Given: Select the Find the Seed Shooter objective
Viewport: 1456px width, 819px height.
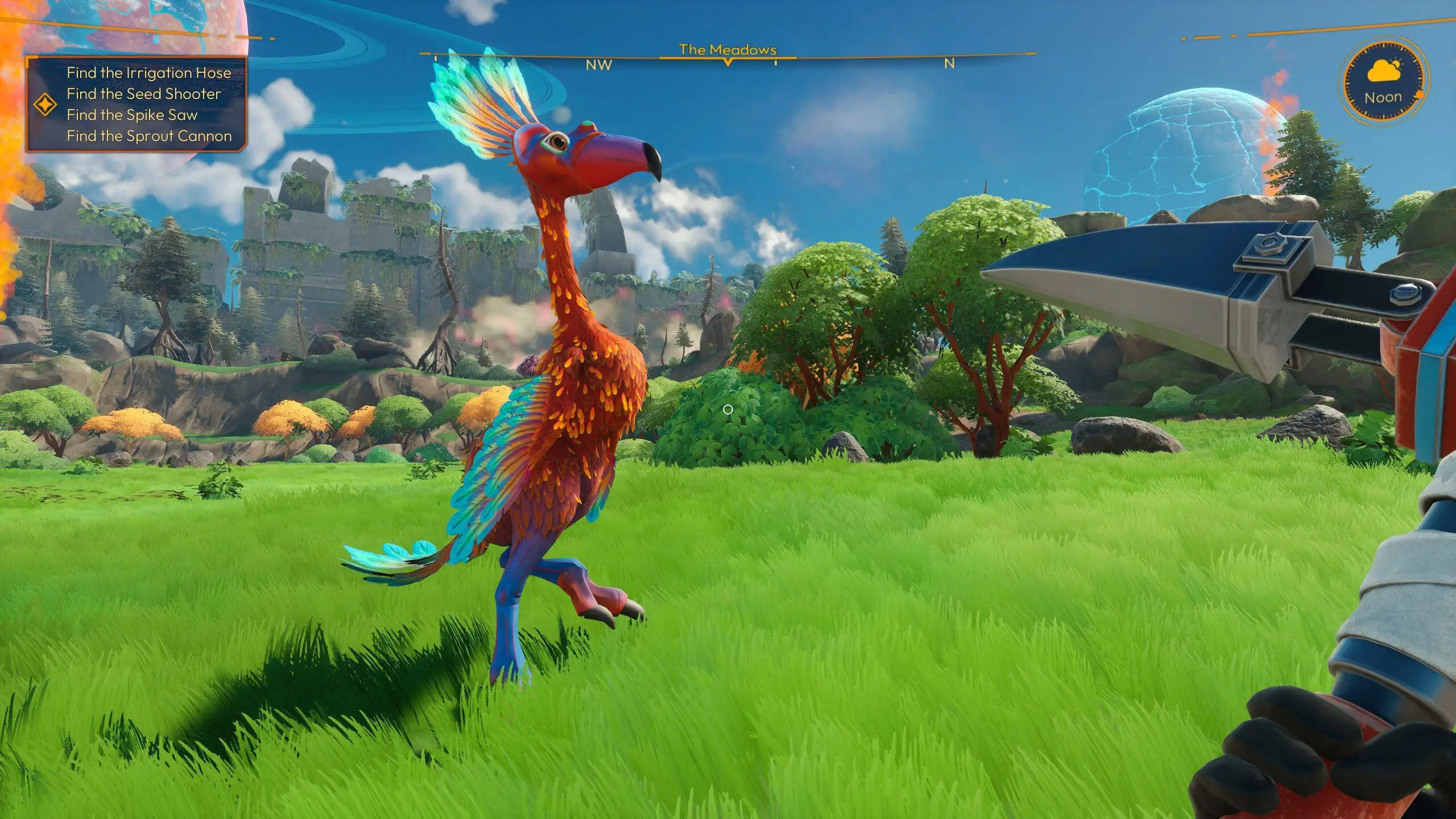Looking at the screenshot, I should pos(143,94).
